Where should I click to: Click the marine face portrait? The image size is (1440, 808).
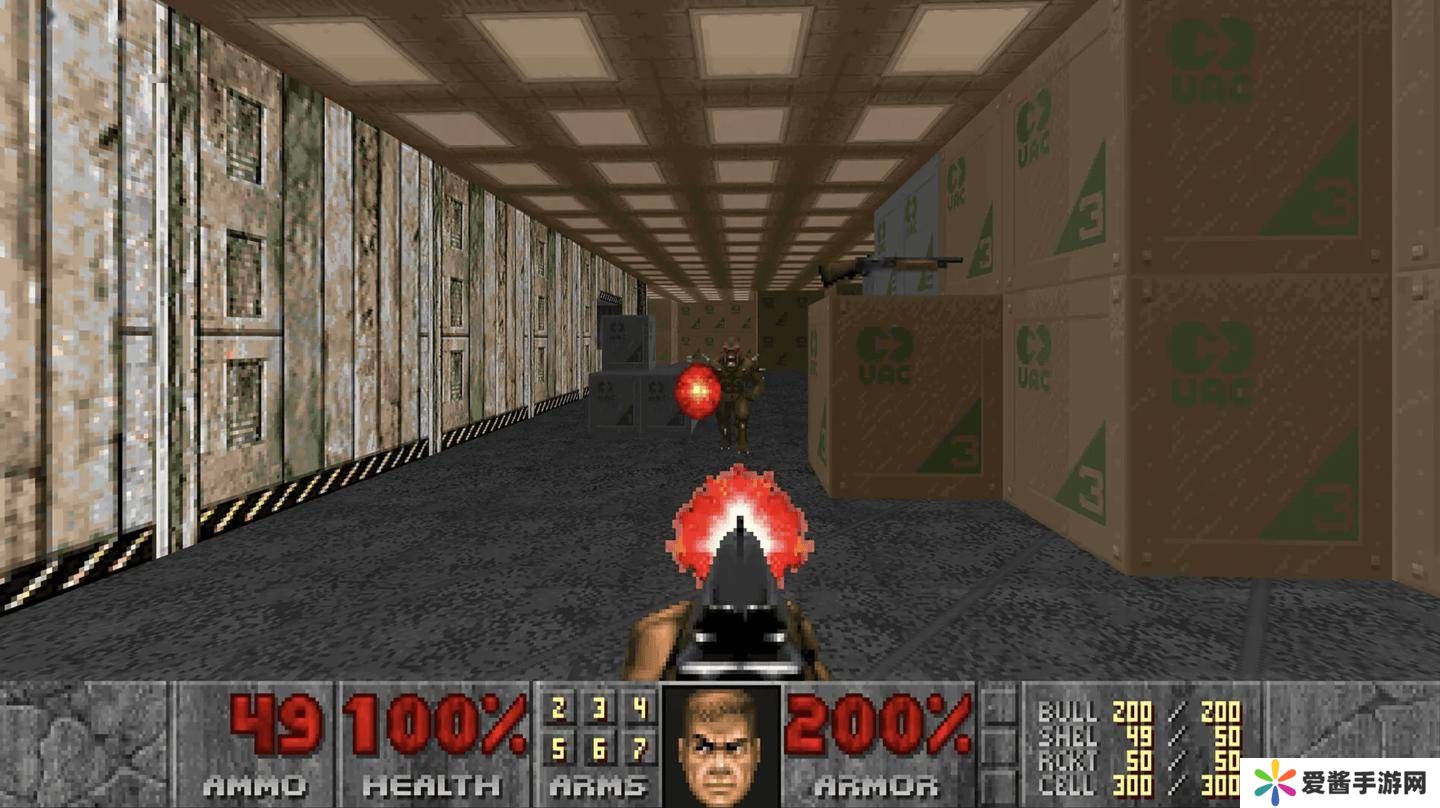720,744
